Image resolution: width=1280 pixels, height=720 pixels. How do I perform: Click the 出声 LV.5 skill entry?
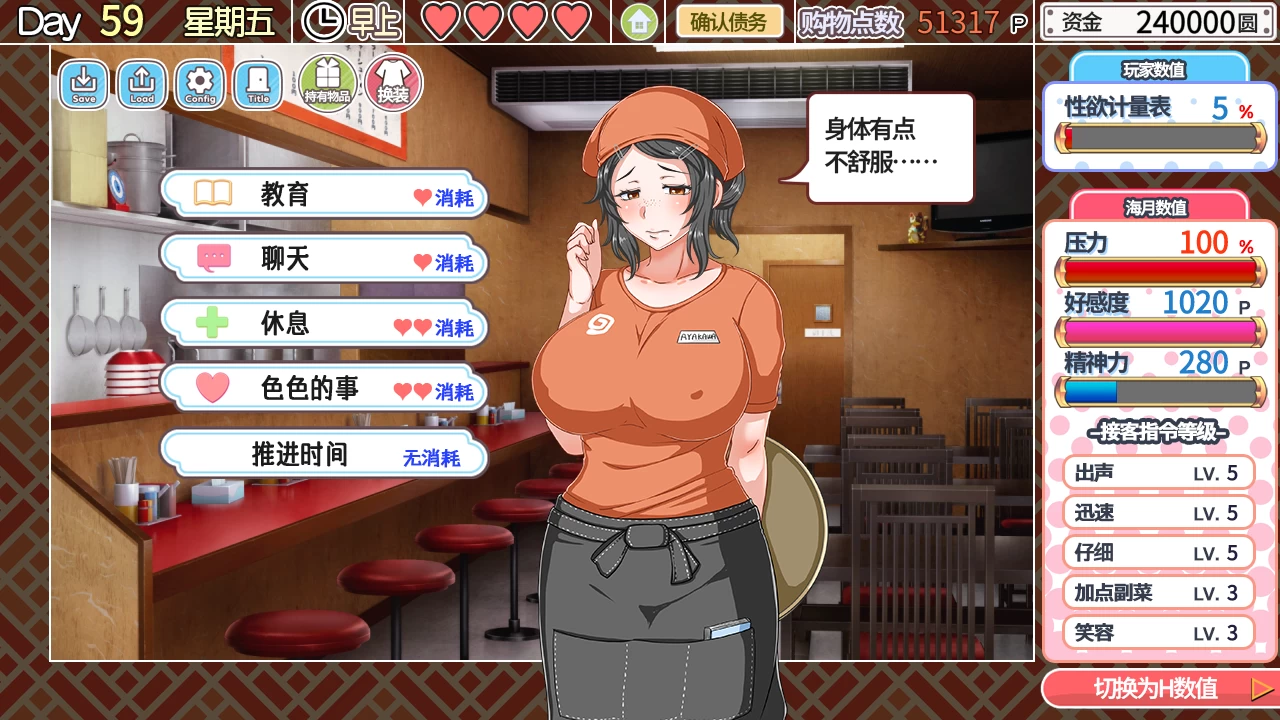click(1157, 472)
